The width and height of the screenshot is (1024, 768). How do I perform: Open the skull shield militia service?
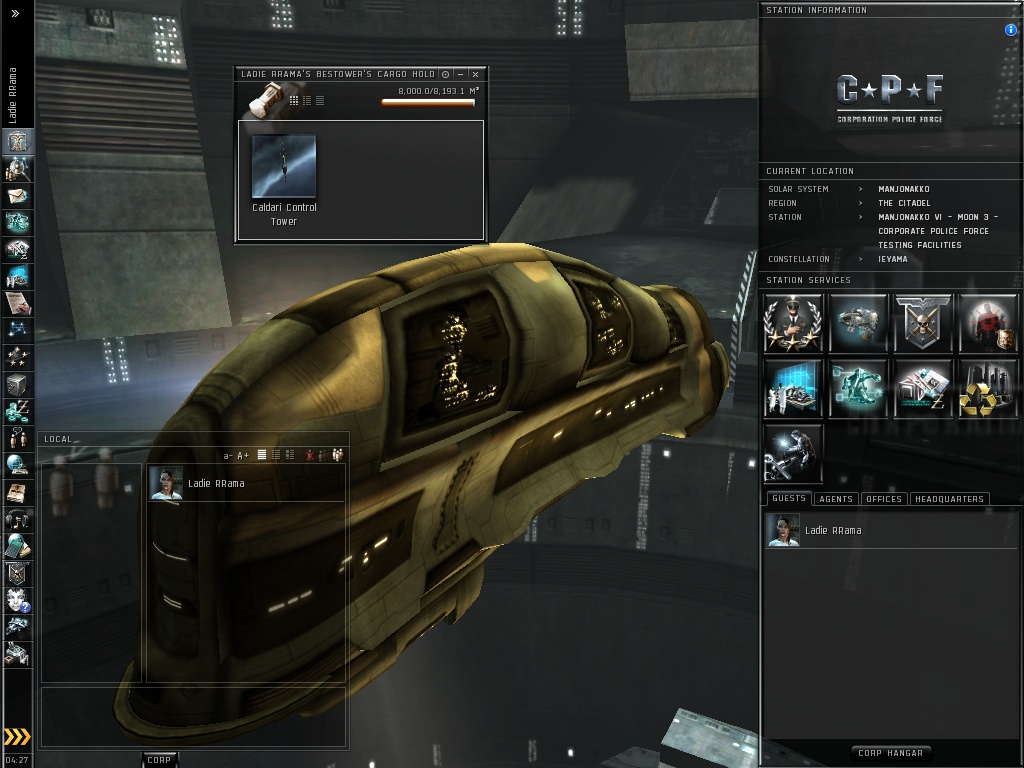coord(923,323)
